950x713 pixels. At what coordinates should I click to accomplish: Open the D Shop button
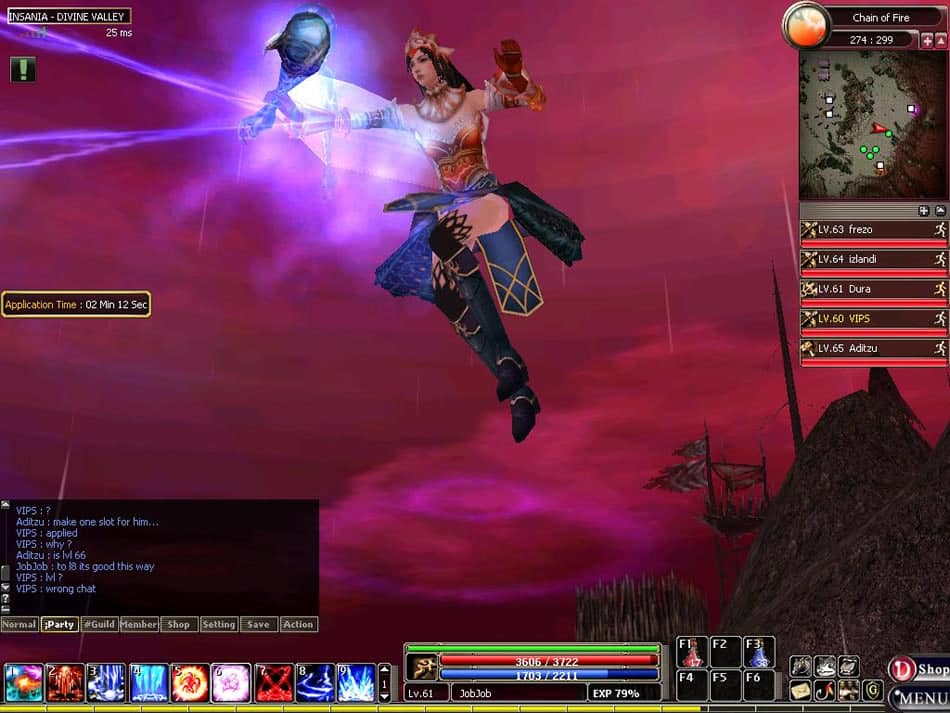coord(918,669)
